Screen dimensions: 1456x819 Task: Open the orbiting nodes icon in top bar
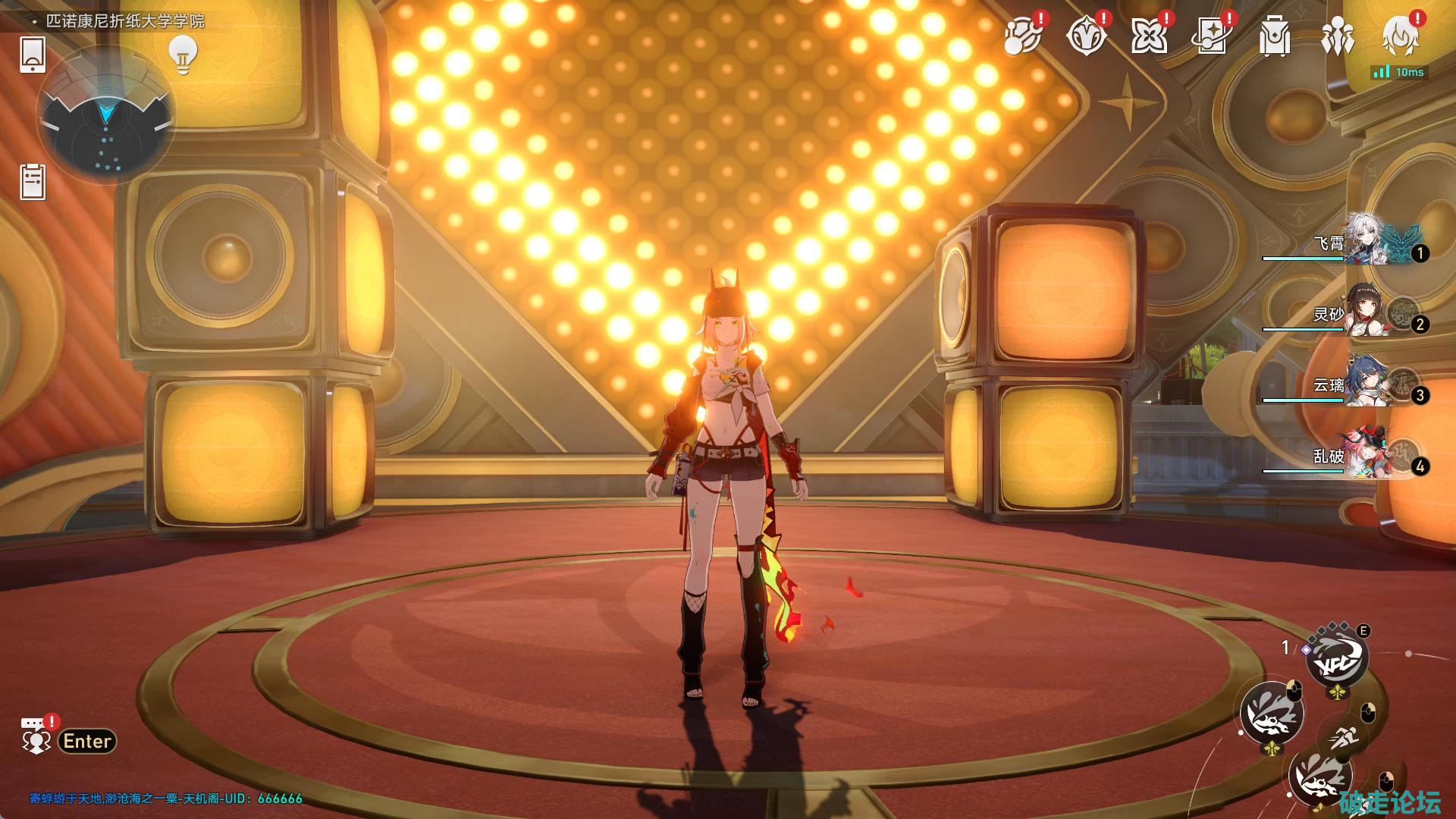(x=1021, y=36)
